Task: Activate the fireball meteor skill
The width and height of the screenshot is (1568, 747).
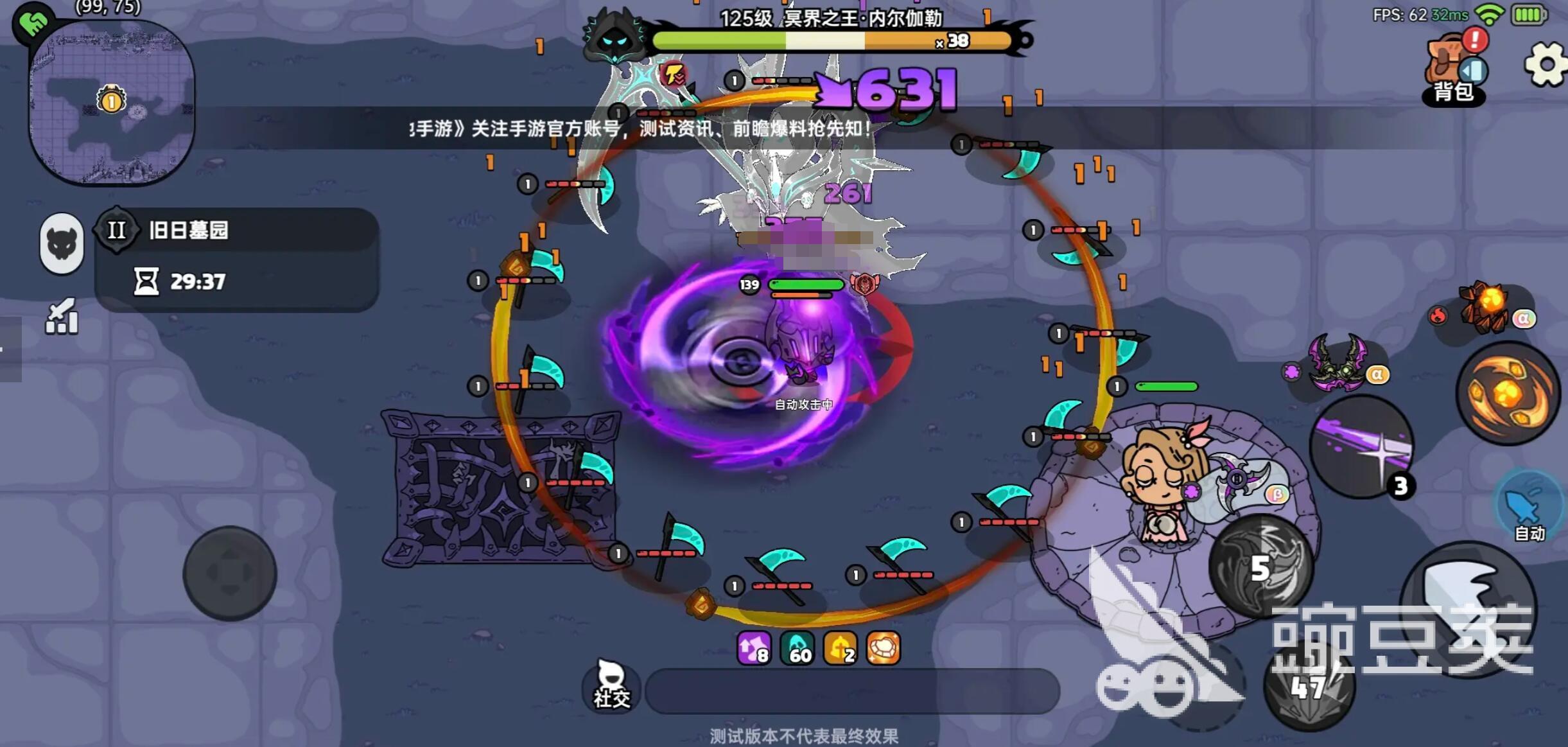Action: [1508, 393]
